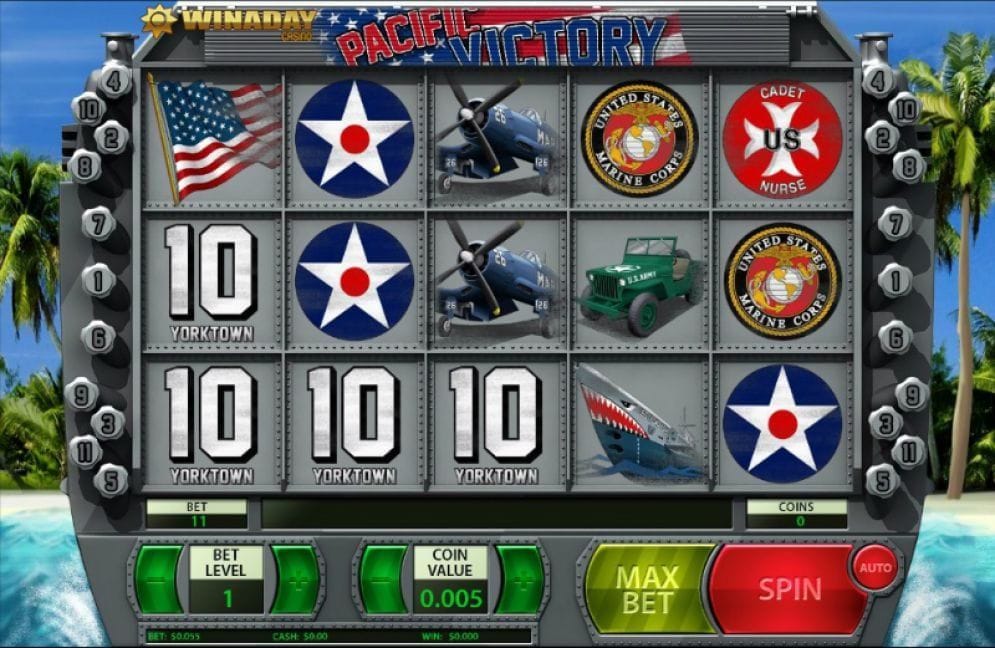Decrease the Bet Level with its minus button
The width and height of the screenshot is (995, 648).
click(159, 580)
